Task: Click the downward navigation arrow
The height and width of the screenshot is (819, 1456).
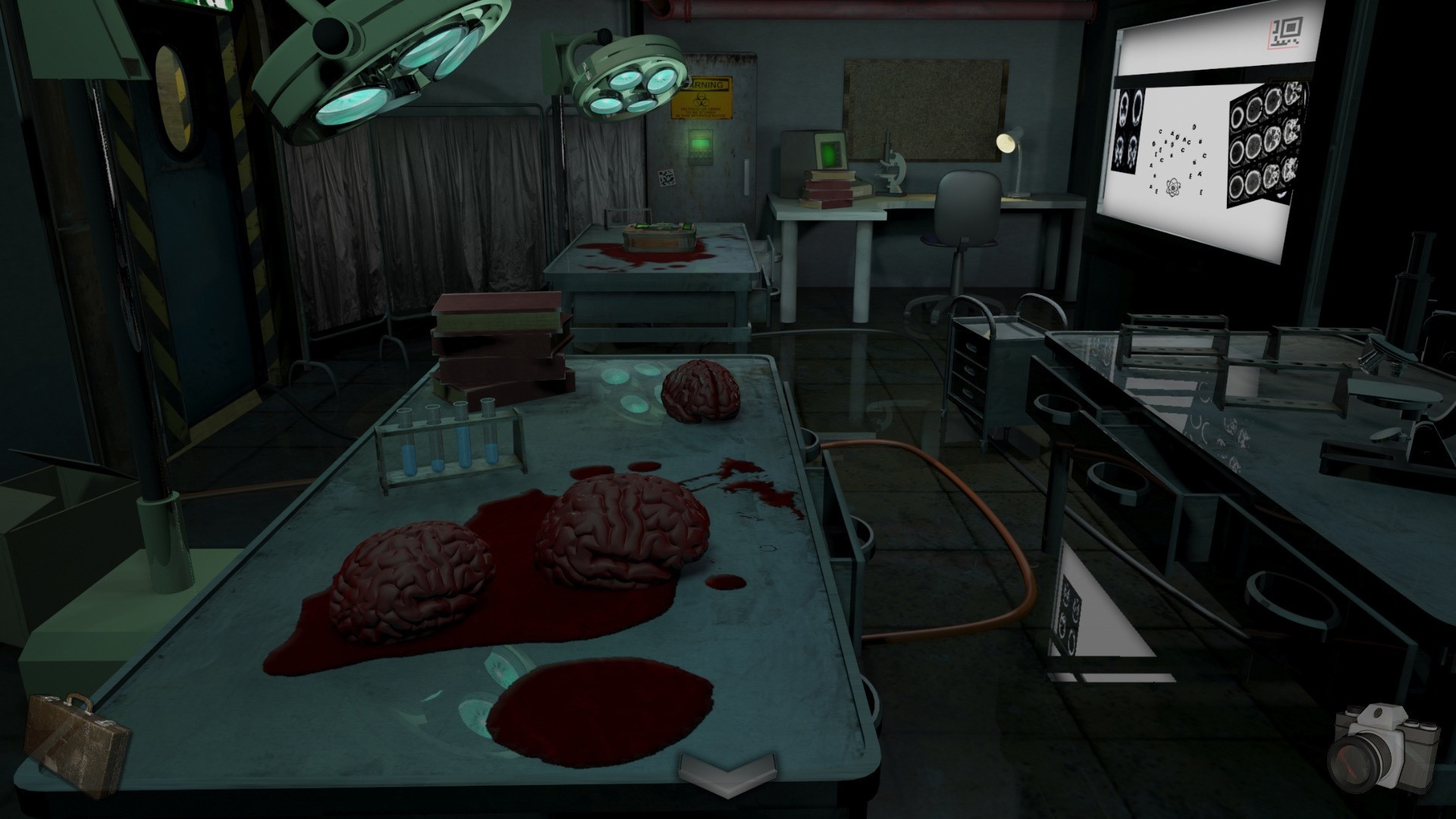Action: (728, 773)
